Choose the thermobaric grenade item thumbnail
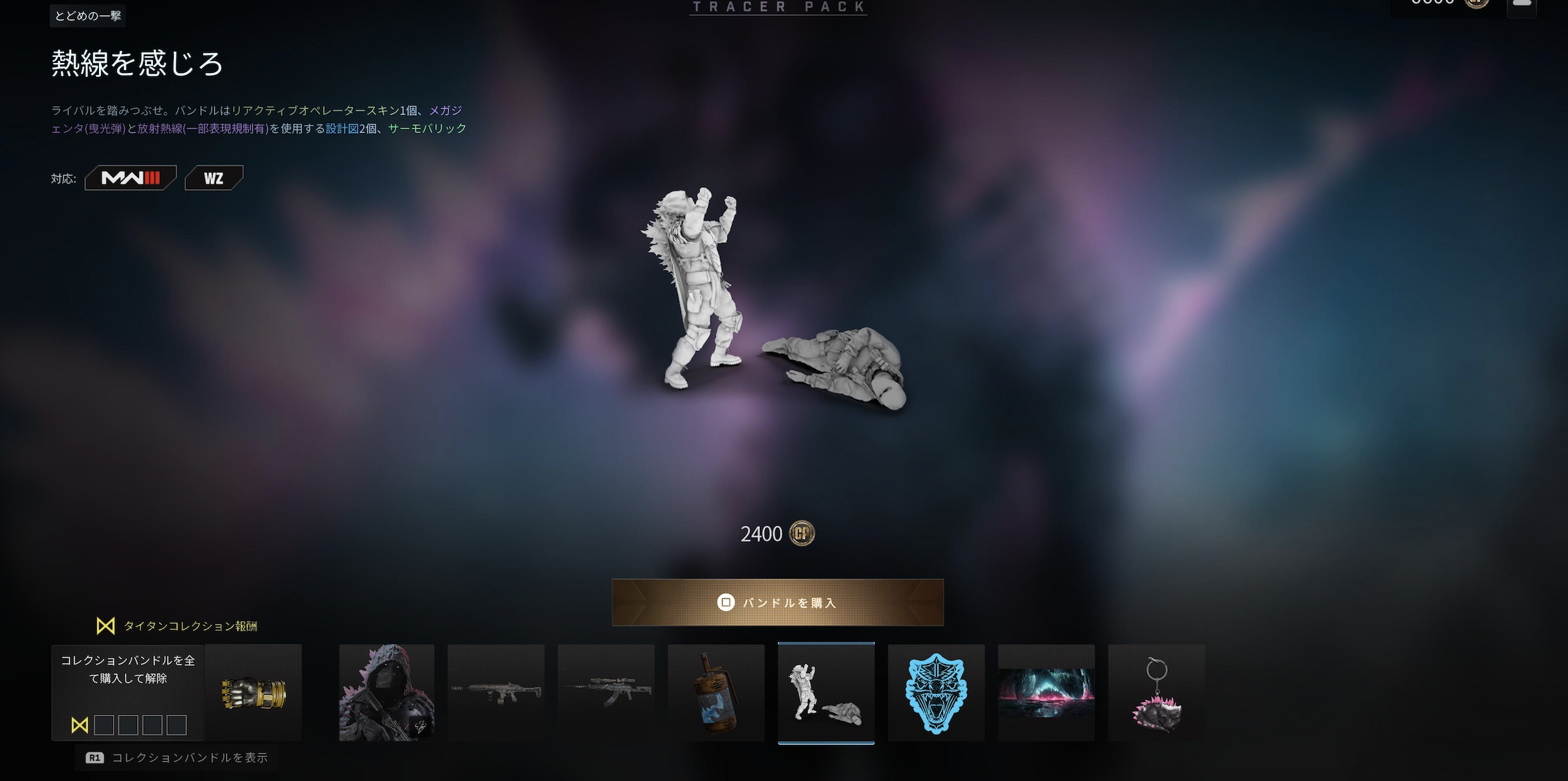This screenshot has height=781, width=1568. 716,693
